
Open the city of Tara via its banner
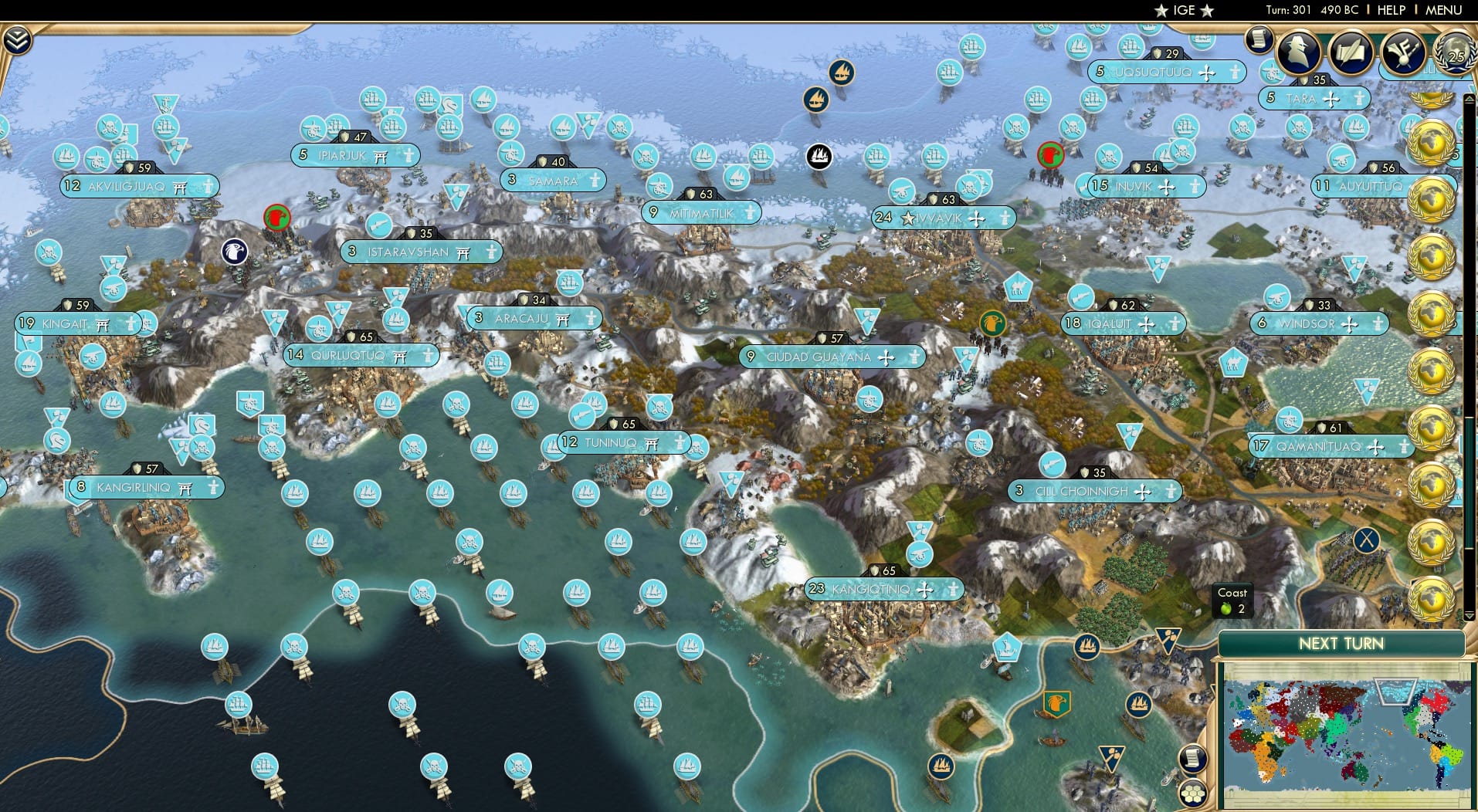coord(1313,98)
